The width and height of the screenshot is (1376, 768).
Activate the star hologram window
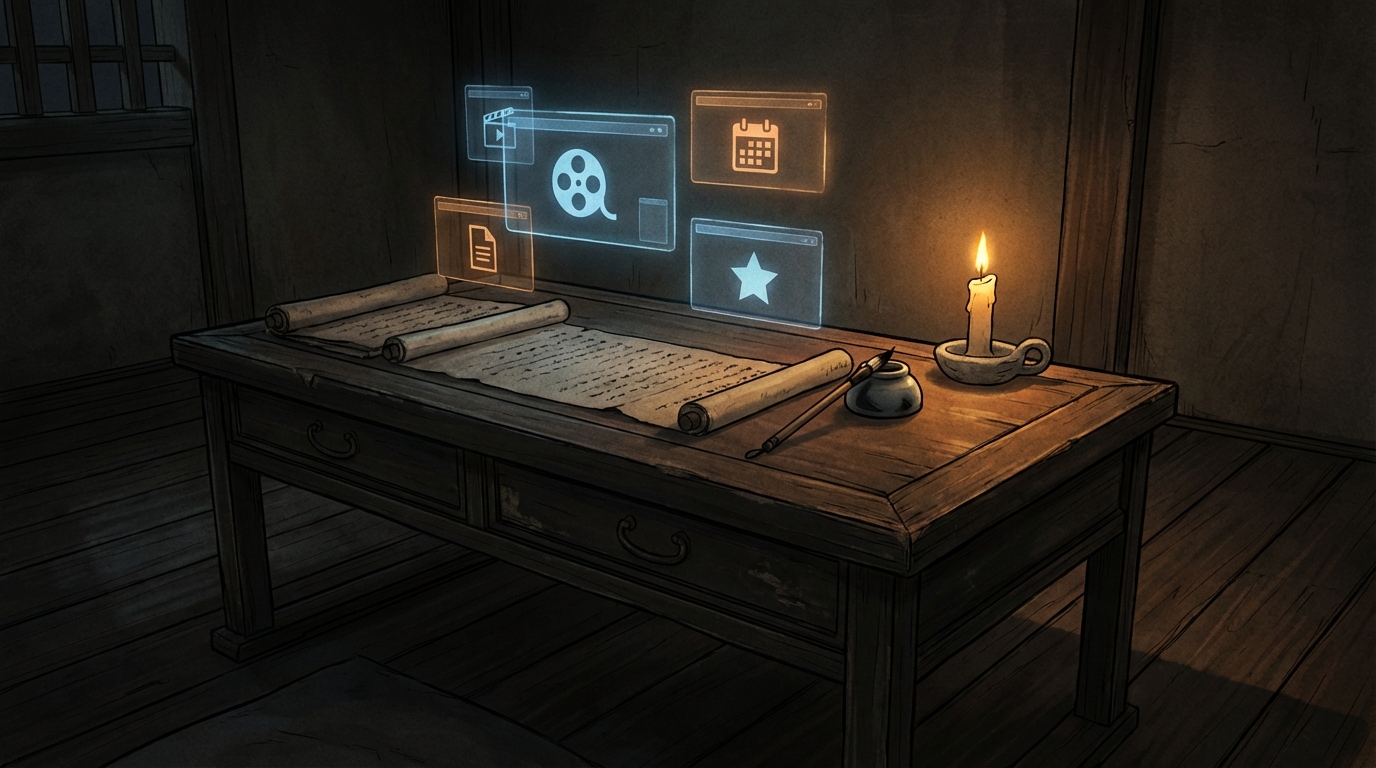755,277
